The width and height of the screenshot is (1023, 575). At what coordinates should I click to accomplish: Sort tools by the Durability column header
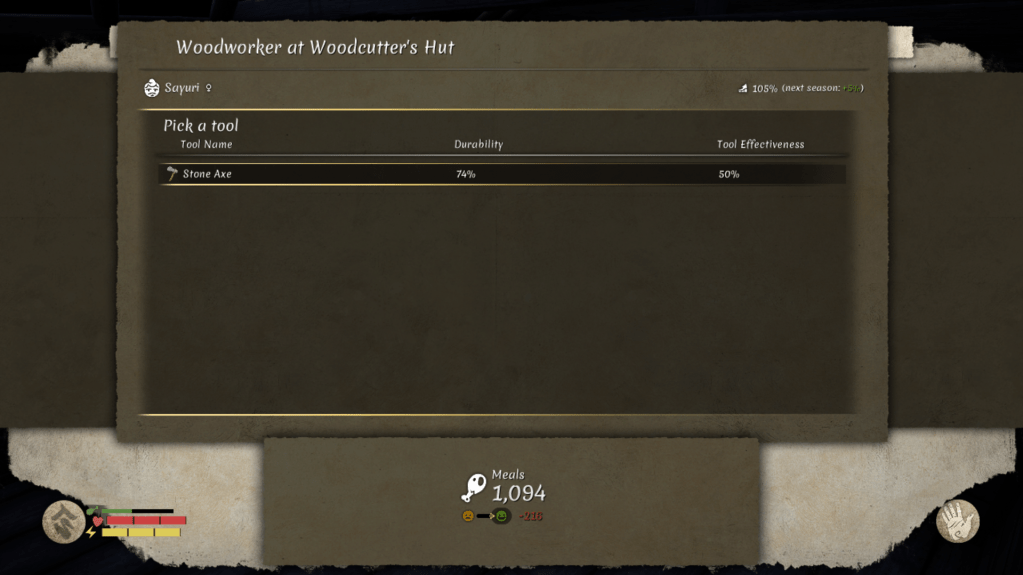(x=478, y=145)
